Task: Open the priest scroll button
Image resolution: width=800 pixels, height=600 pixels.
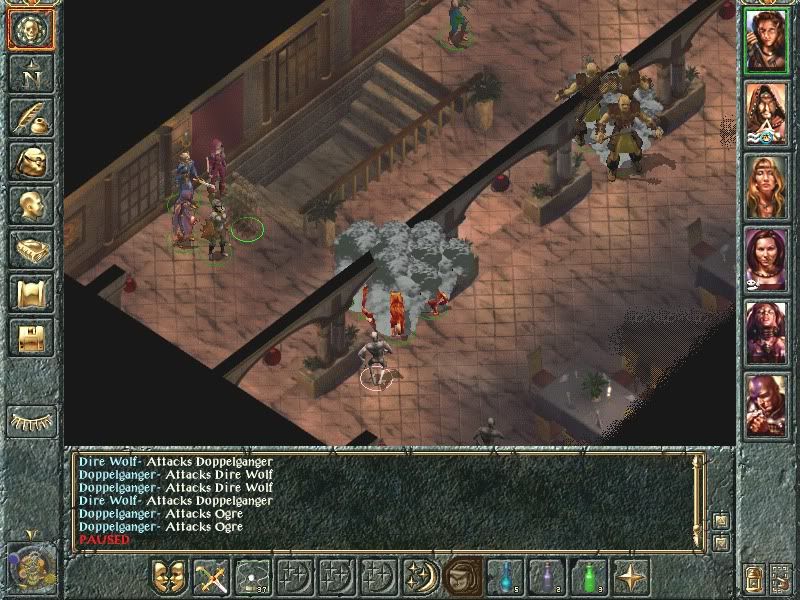Action: click(30, 293)
